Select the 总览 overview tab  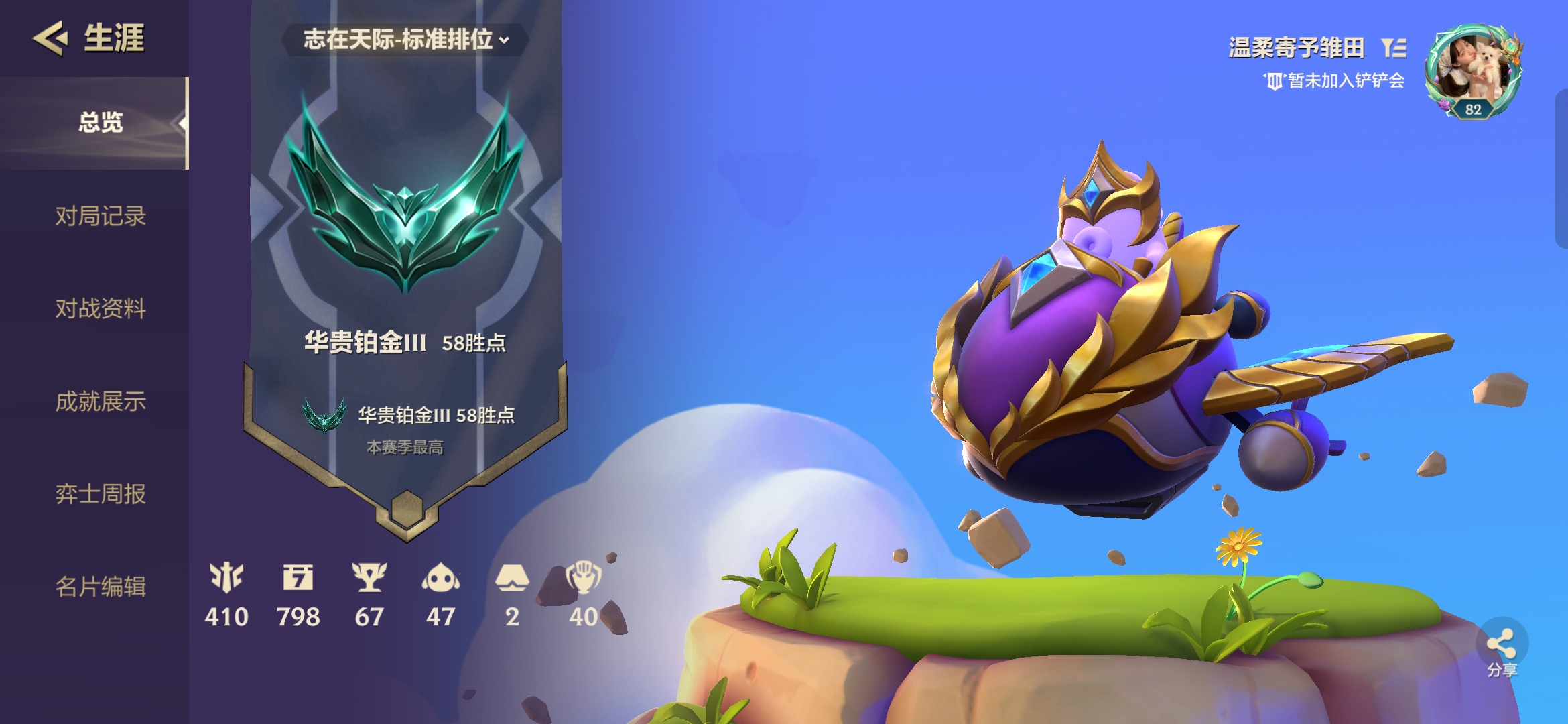101,123
